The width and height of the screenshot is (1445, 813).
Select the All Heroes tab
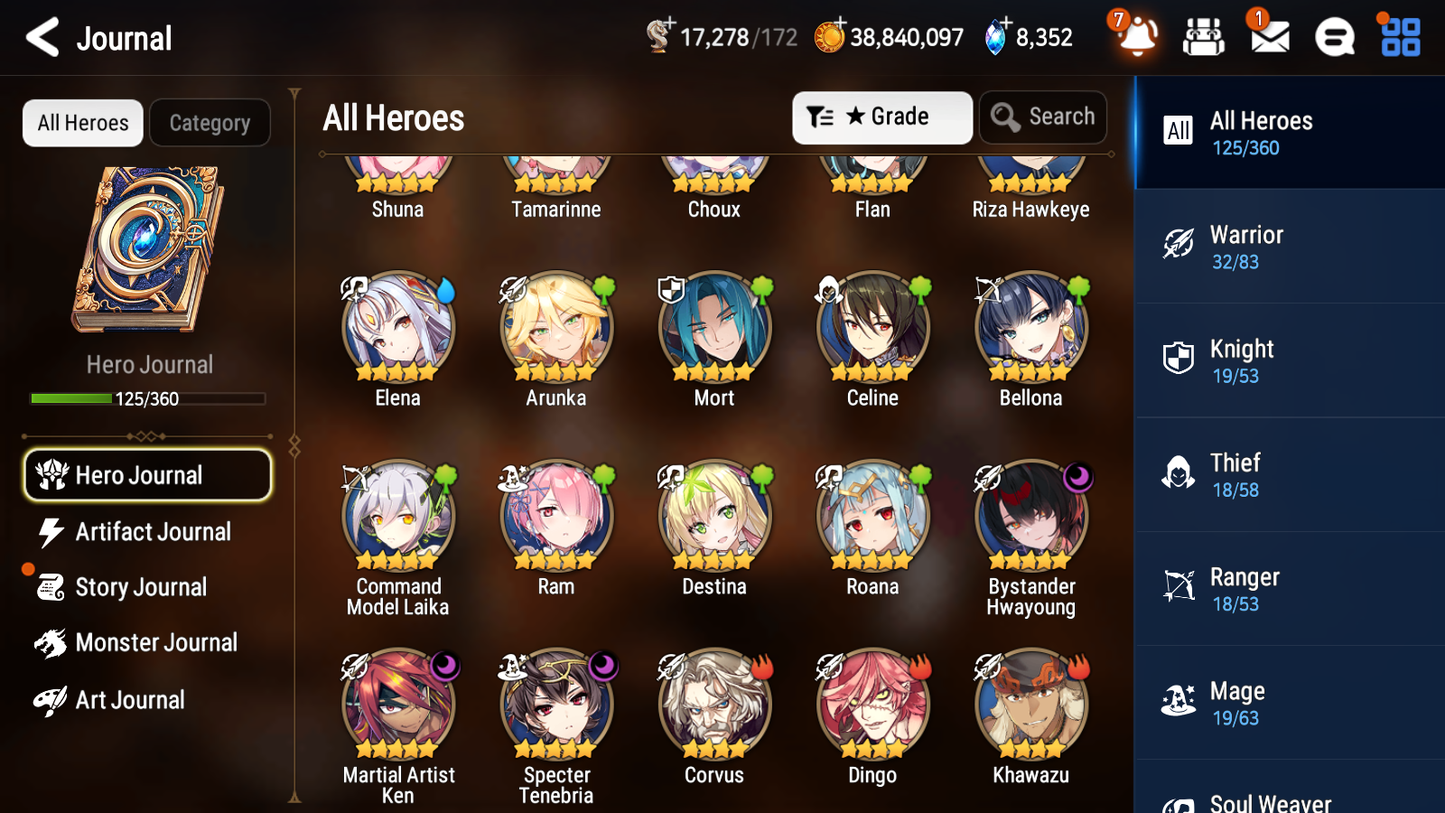click(x=82, y=122)
